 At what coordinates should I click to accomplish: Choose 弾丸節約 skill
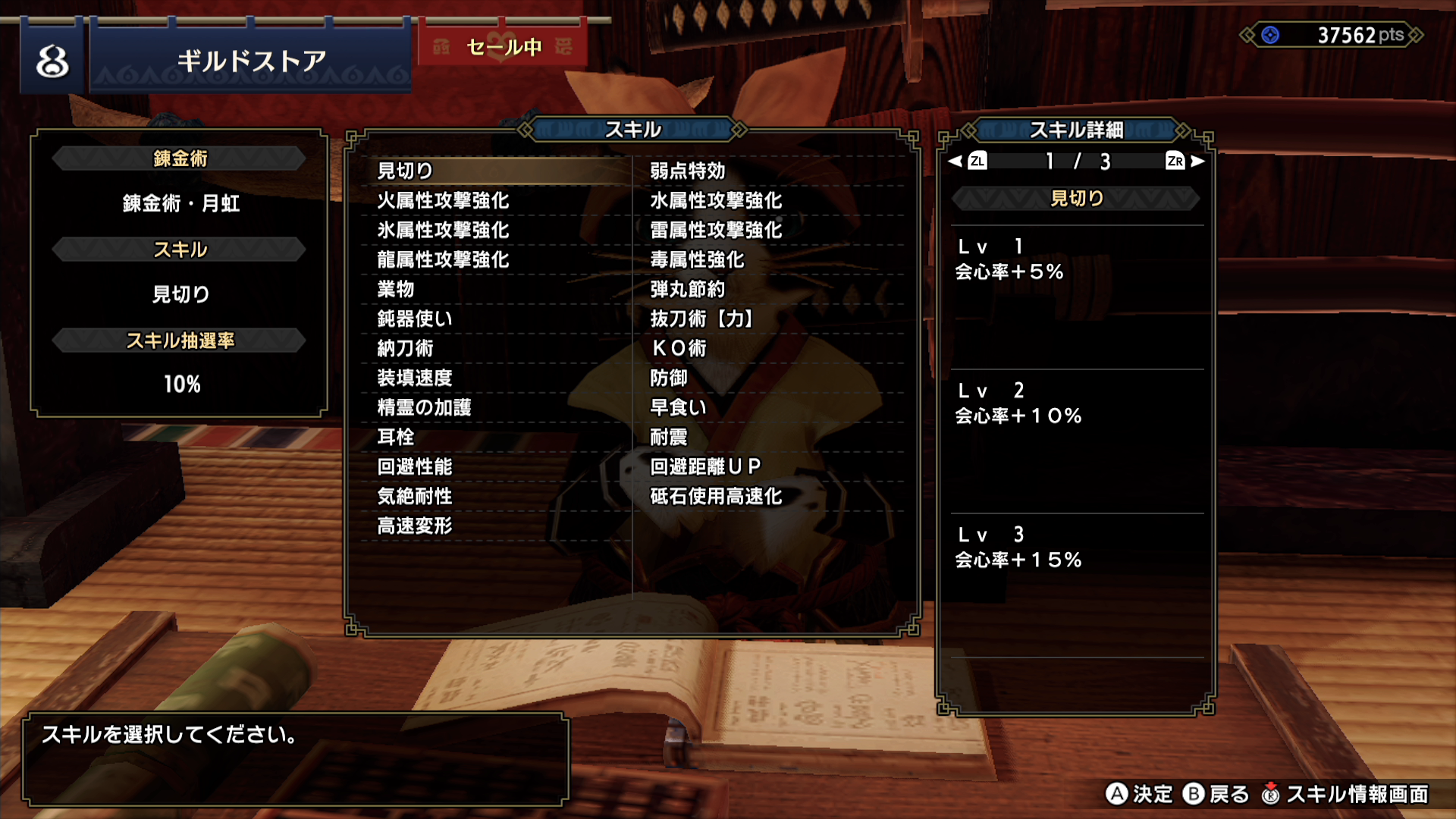(x=687, y=289)
